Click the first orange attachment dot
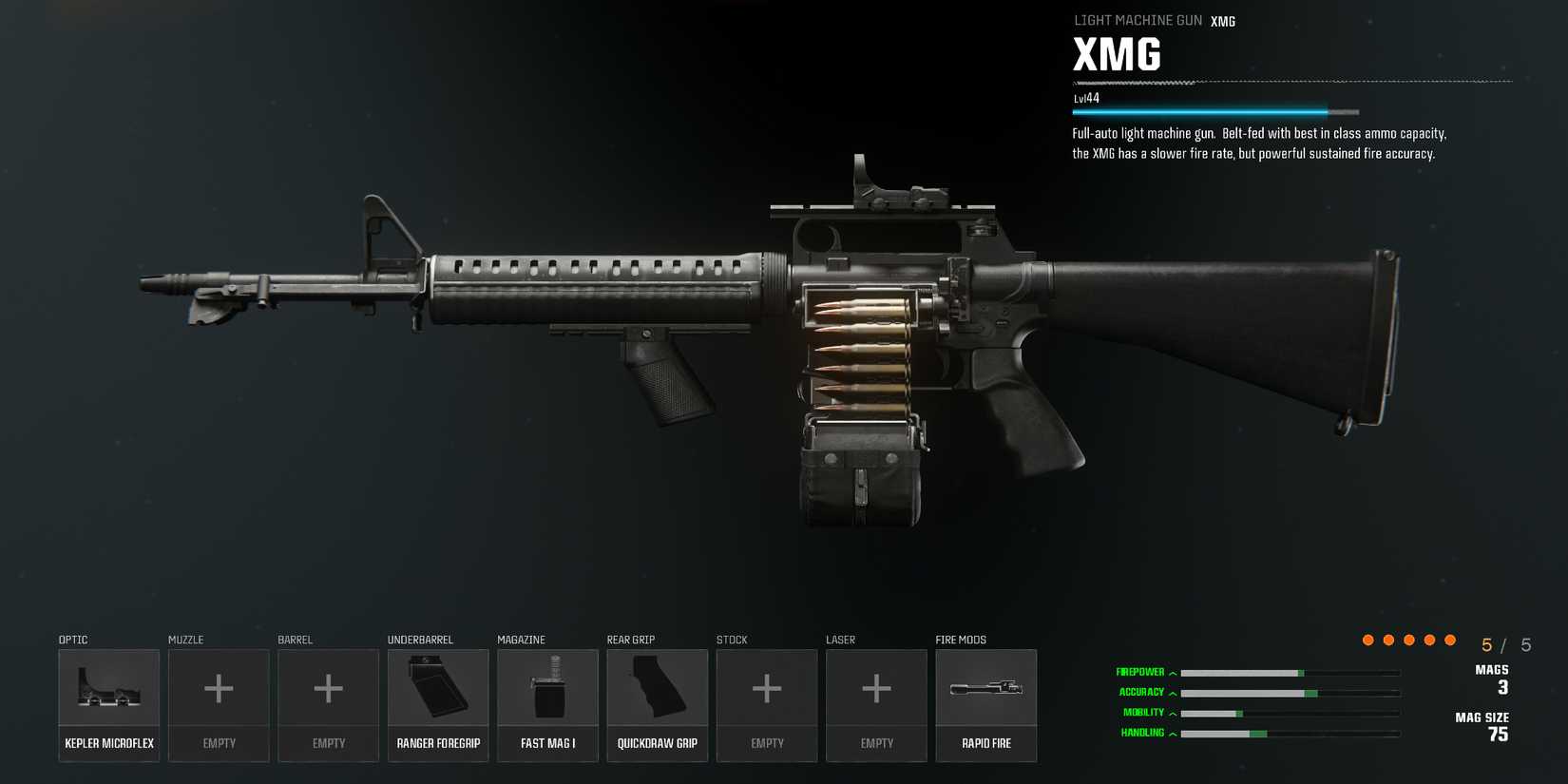 (1367, 640)
